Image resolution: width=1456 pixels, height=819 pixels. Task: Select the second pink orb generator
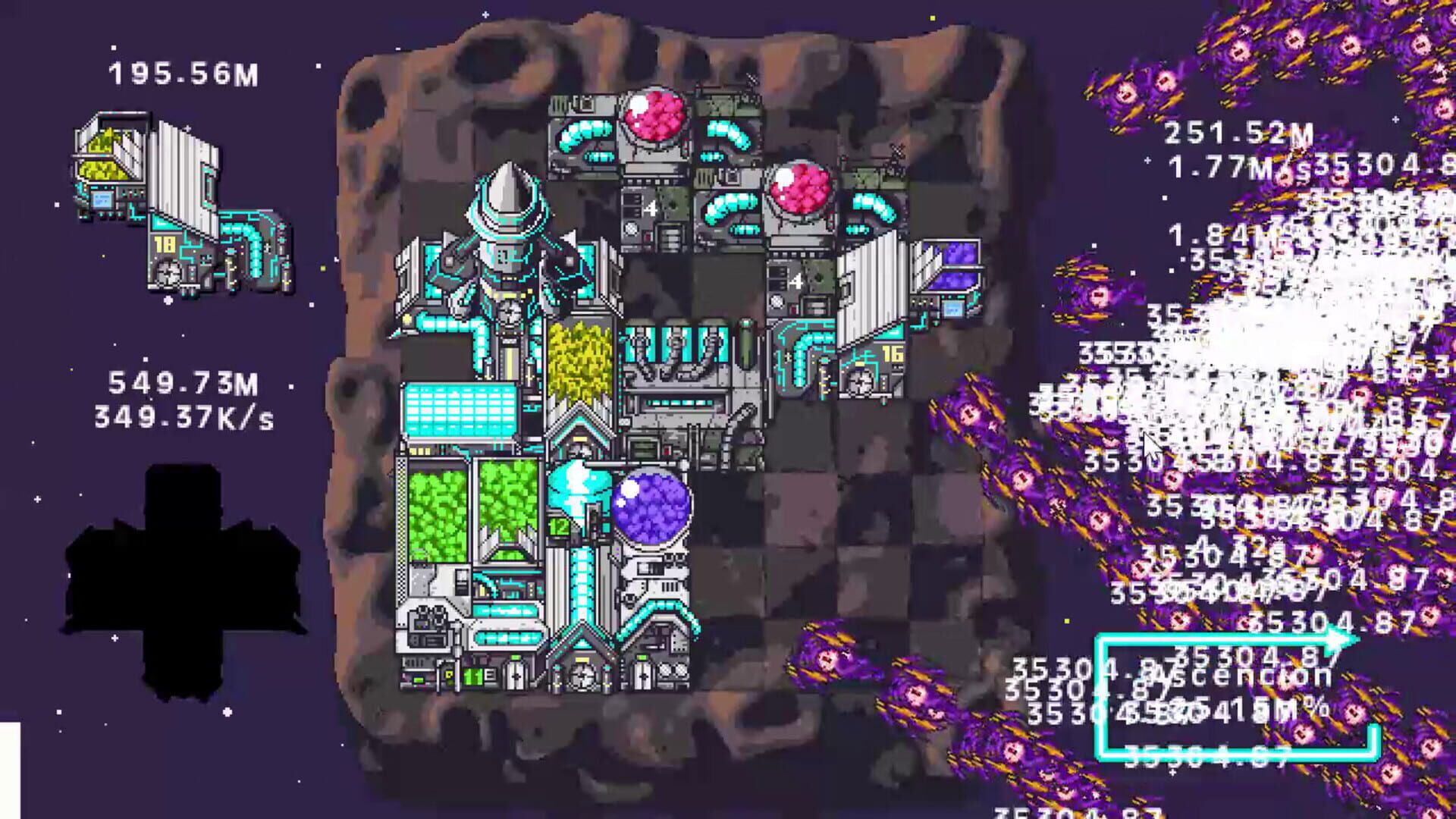click(x=798, y=191)
